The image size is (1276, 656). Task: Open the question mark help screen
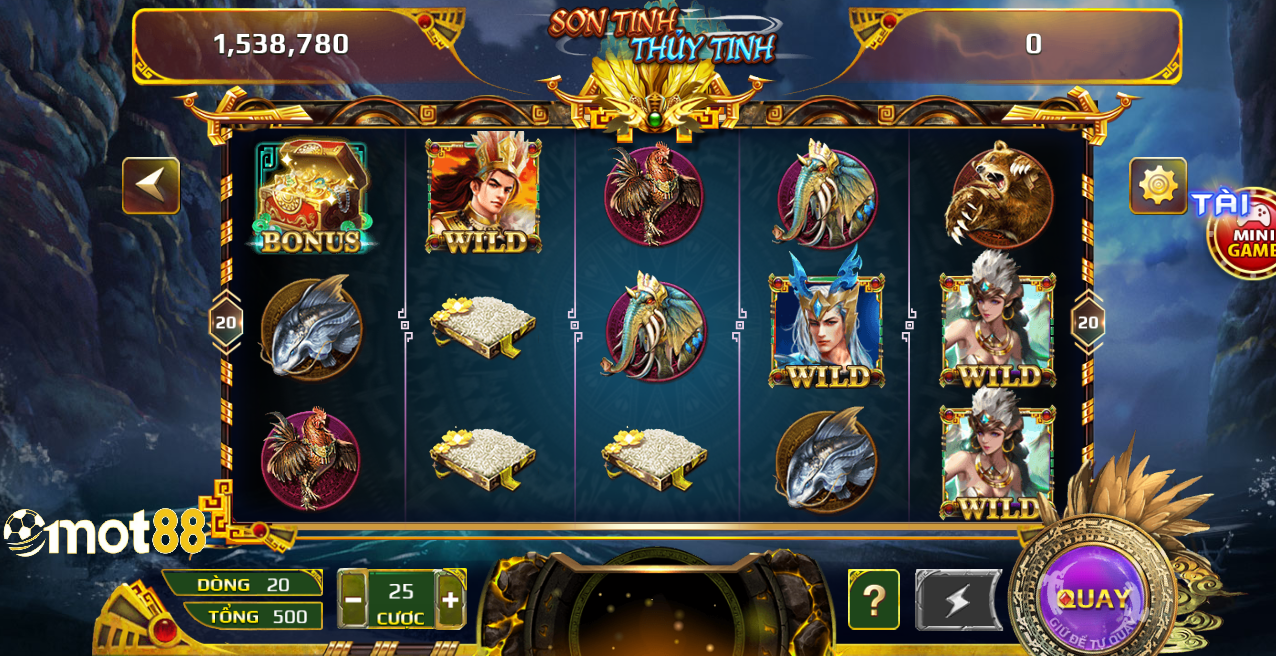pos(874,600)
